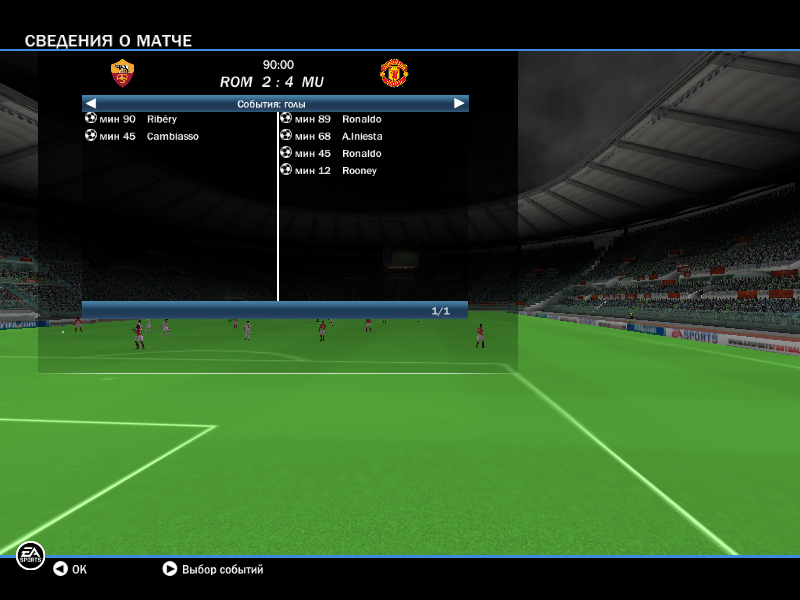Click the right arrow of the events header
The width and height of the screenshot is (800, 600).
tap(459, 103)
